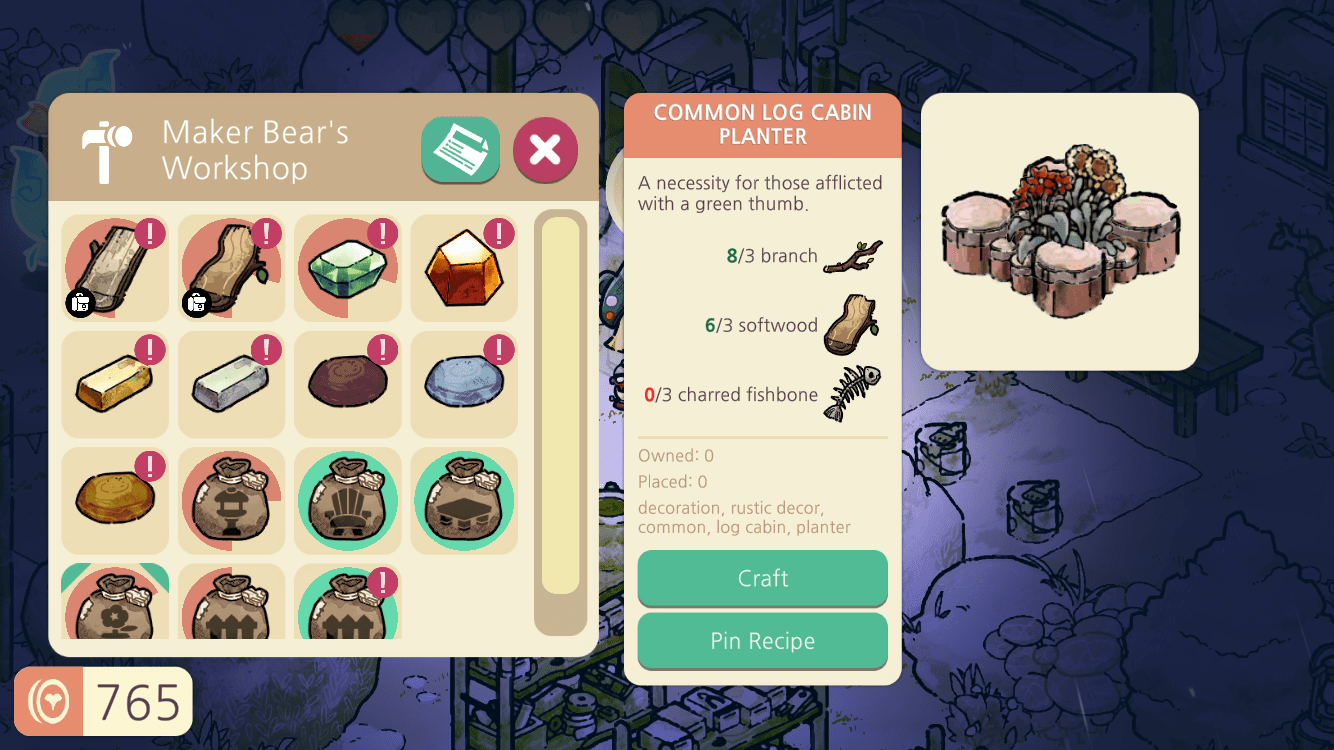The image size is (1334, 750).
Task: Select the orange crystal material icon
Action: [463, 268]
